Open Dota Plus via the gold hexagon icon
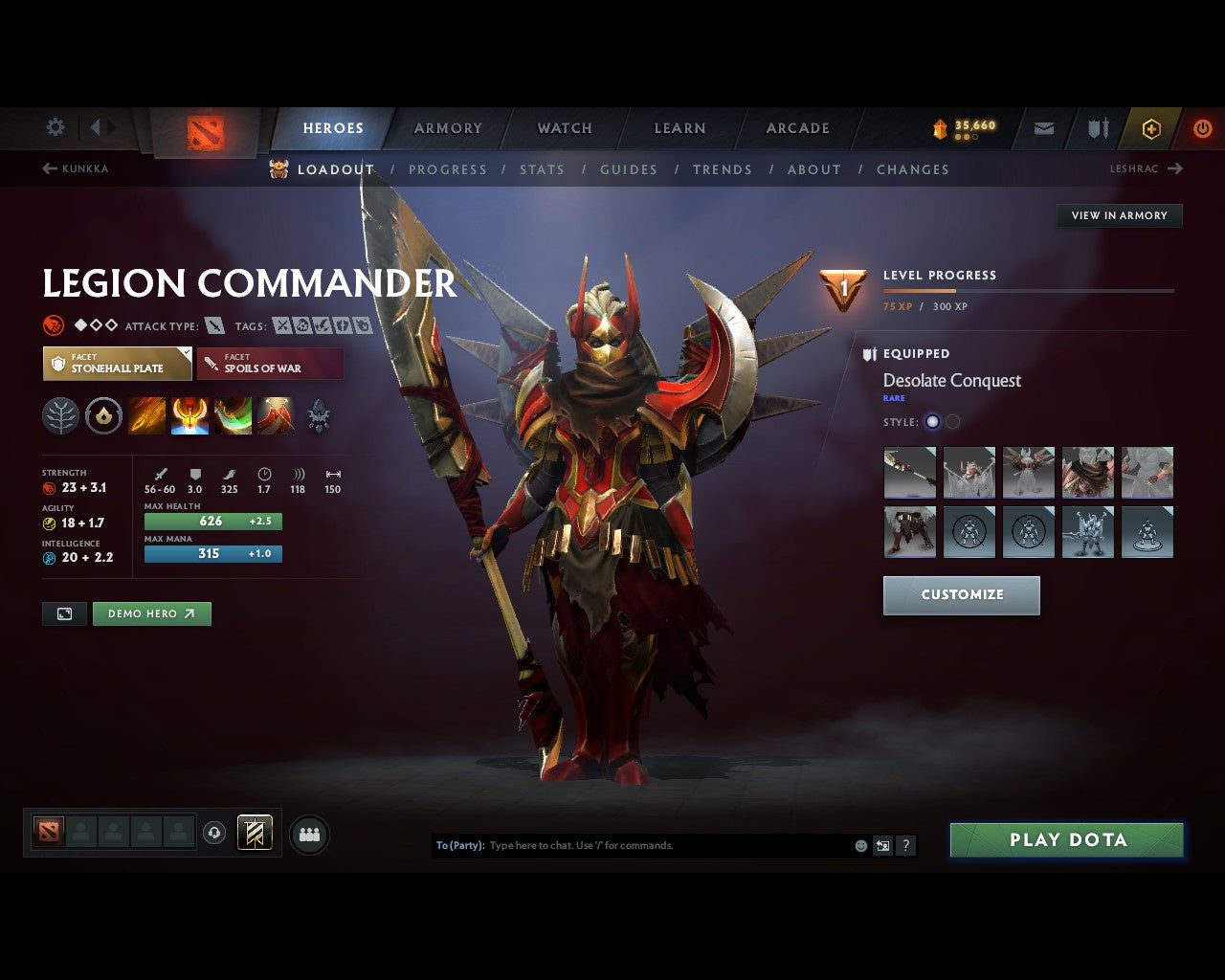The image size is (1225, 980). [x=1151, y=127]
